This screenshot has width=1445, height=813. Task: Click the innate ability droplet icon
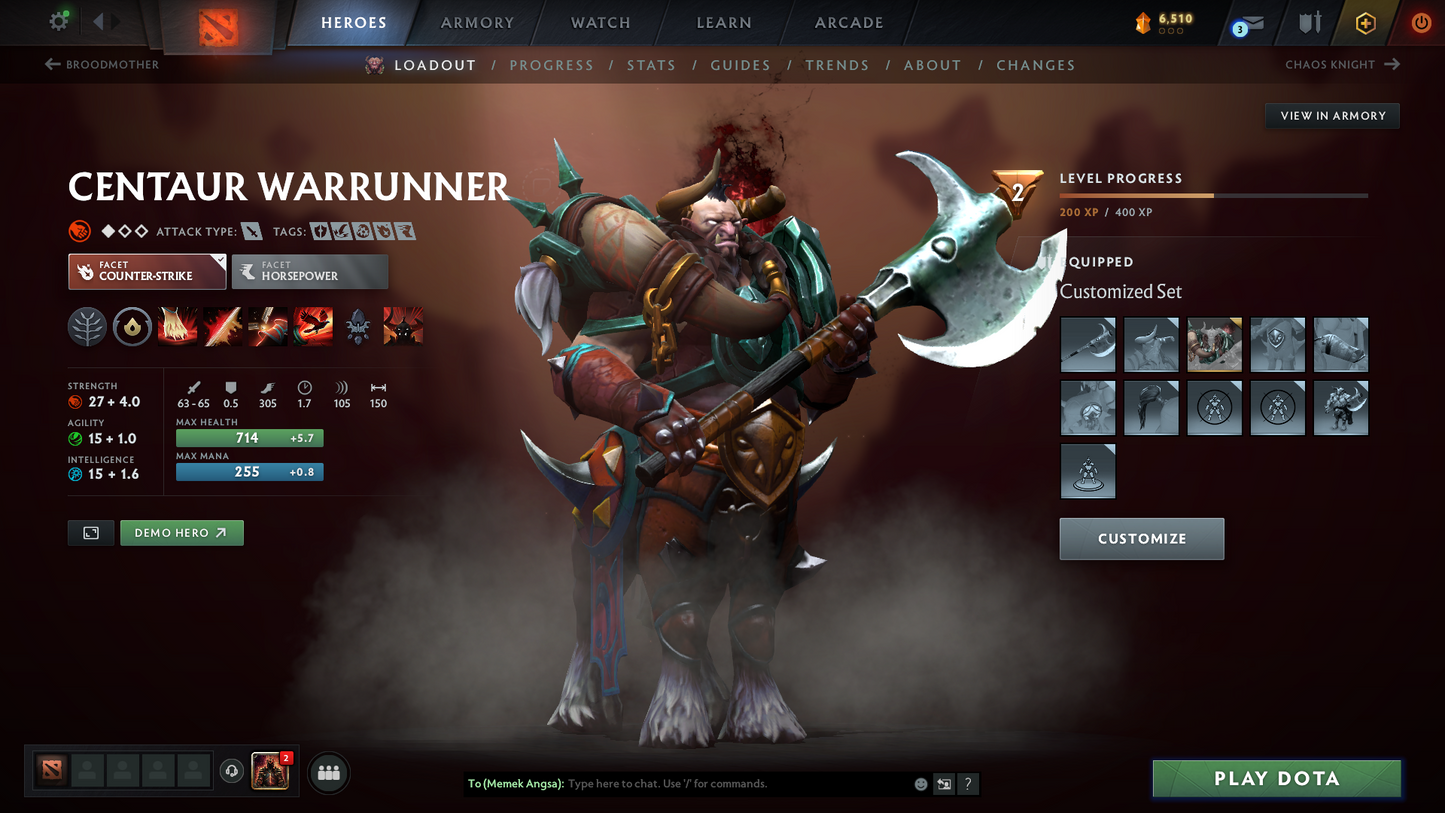[132, 325]
